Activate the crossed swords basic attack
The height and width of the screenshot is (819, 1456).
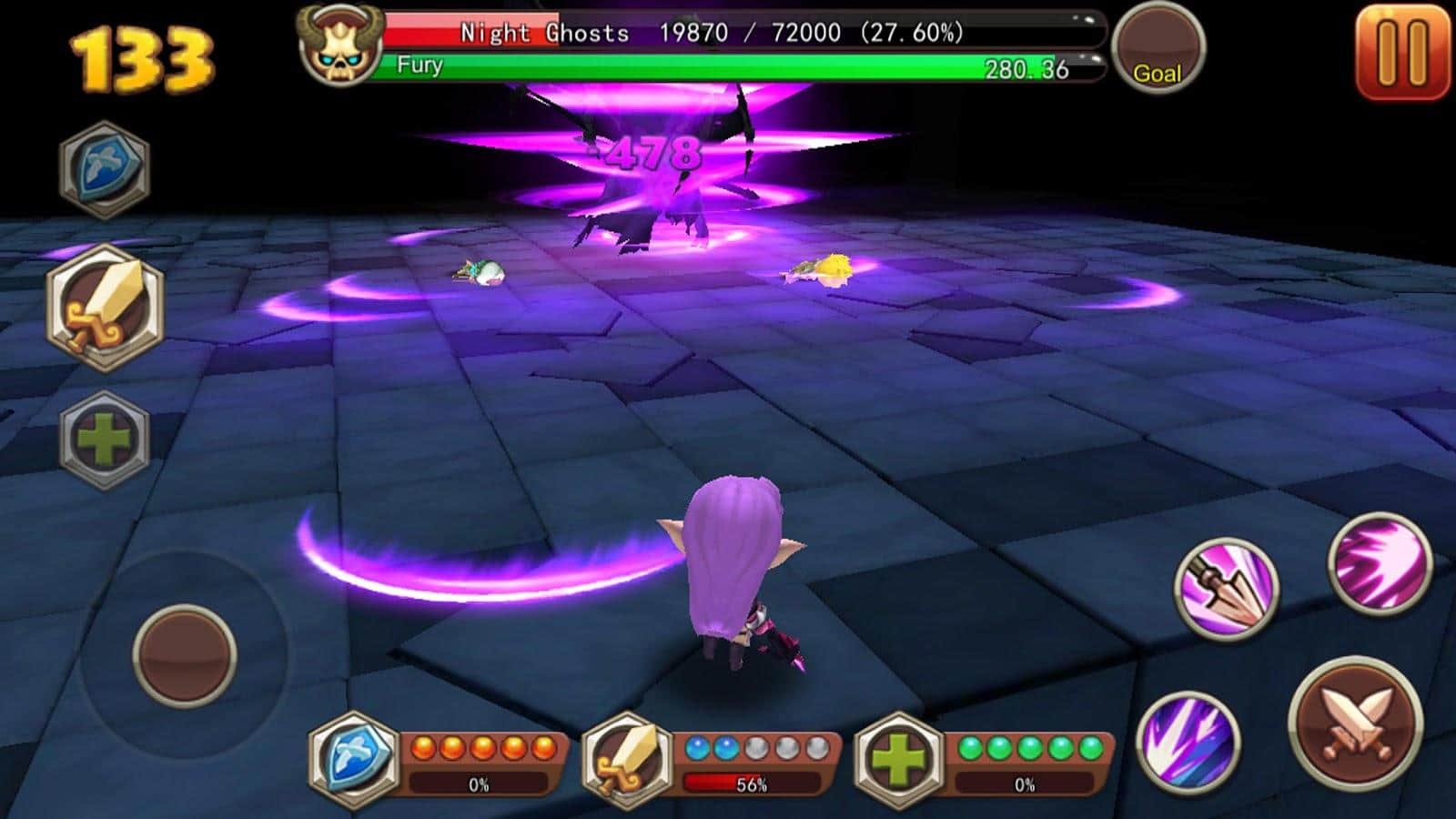[1355, 722]
